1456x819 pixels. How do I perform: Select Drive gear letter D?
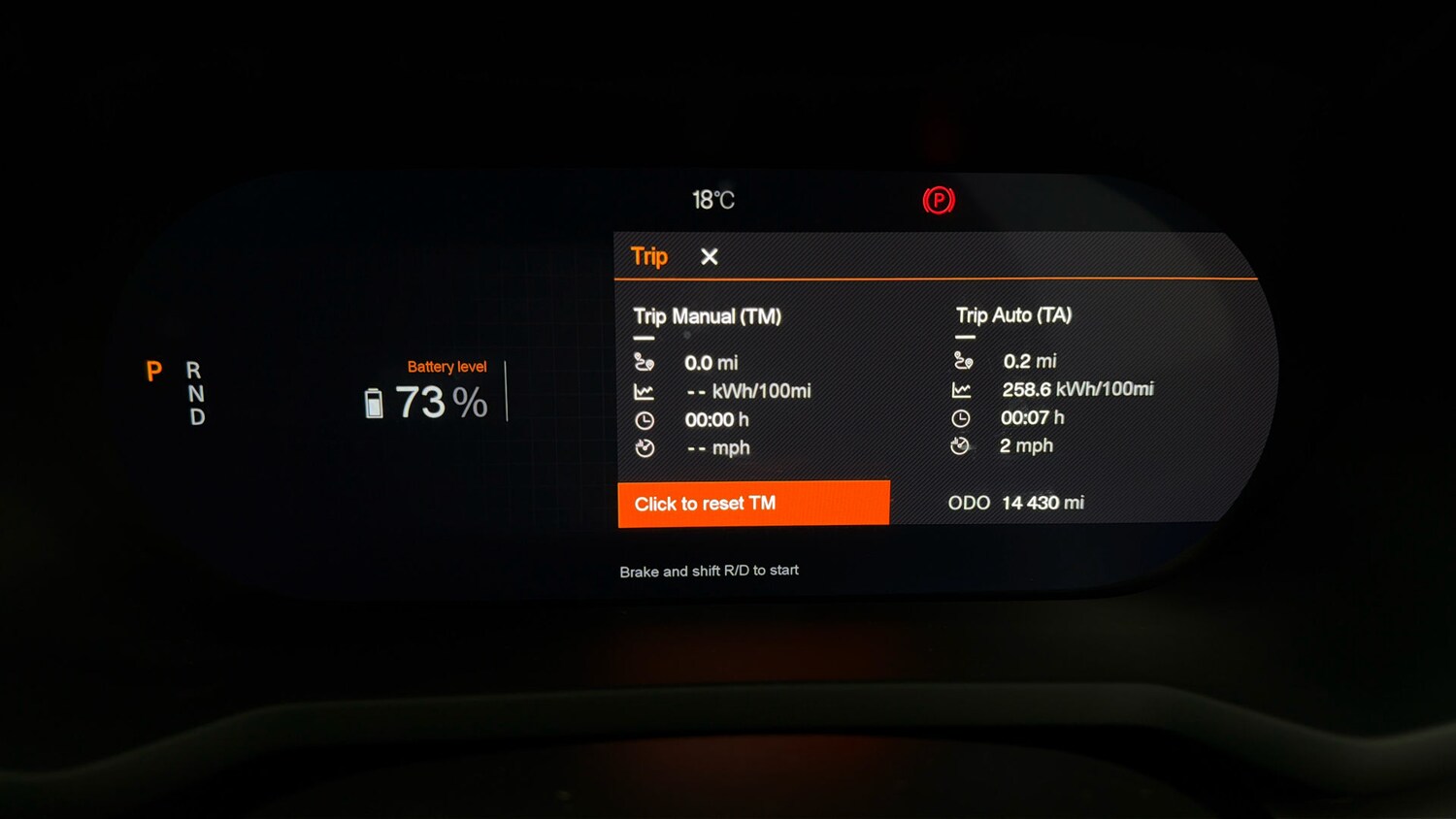point(194,415)
